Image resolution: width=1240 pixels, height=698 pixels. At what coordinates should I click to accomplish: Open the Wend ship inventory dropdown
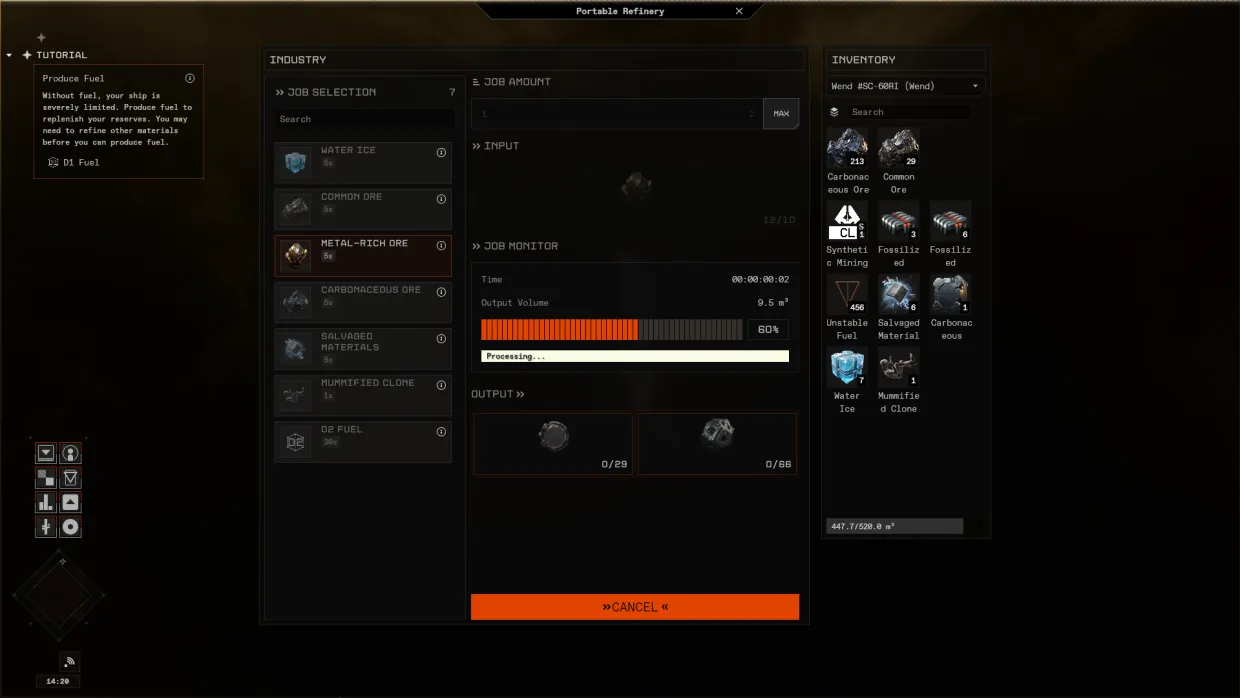point(905,86)
